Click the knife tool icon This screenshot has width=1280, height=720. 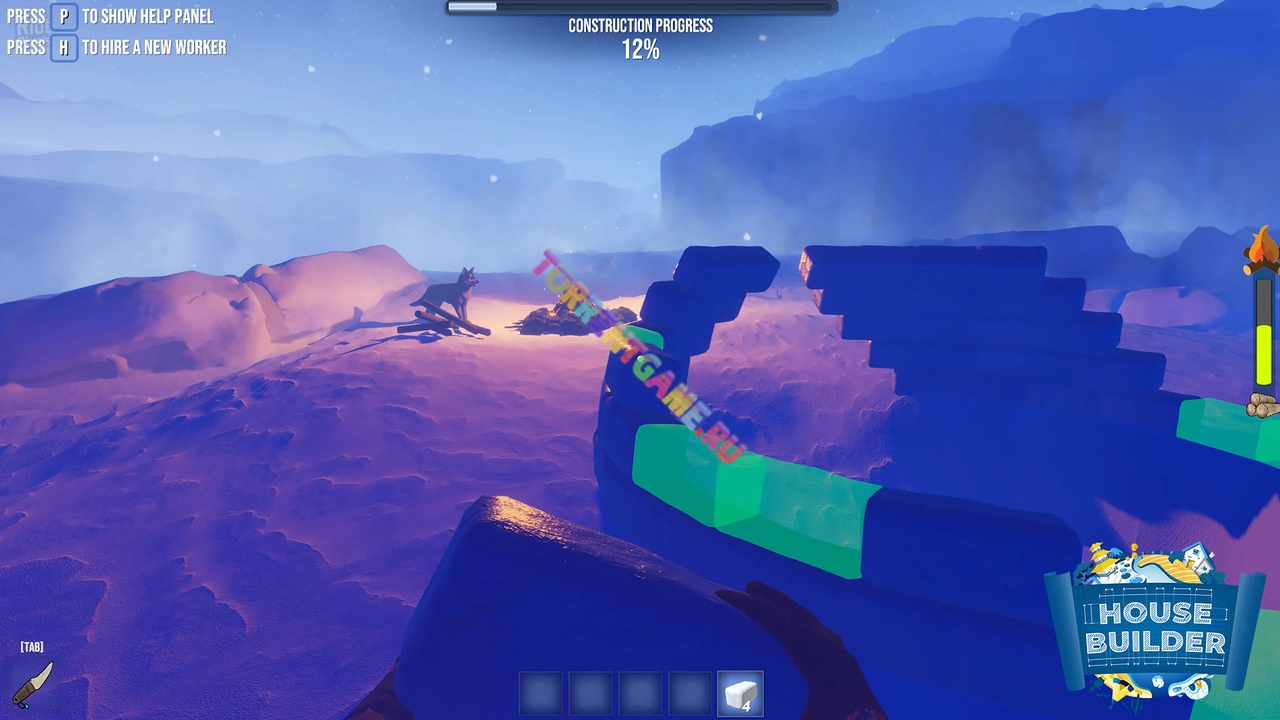click(33, 683)
